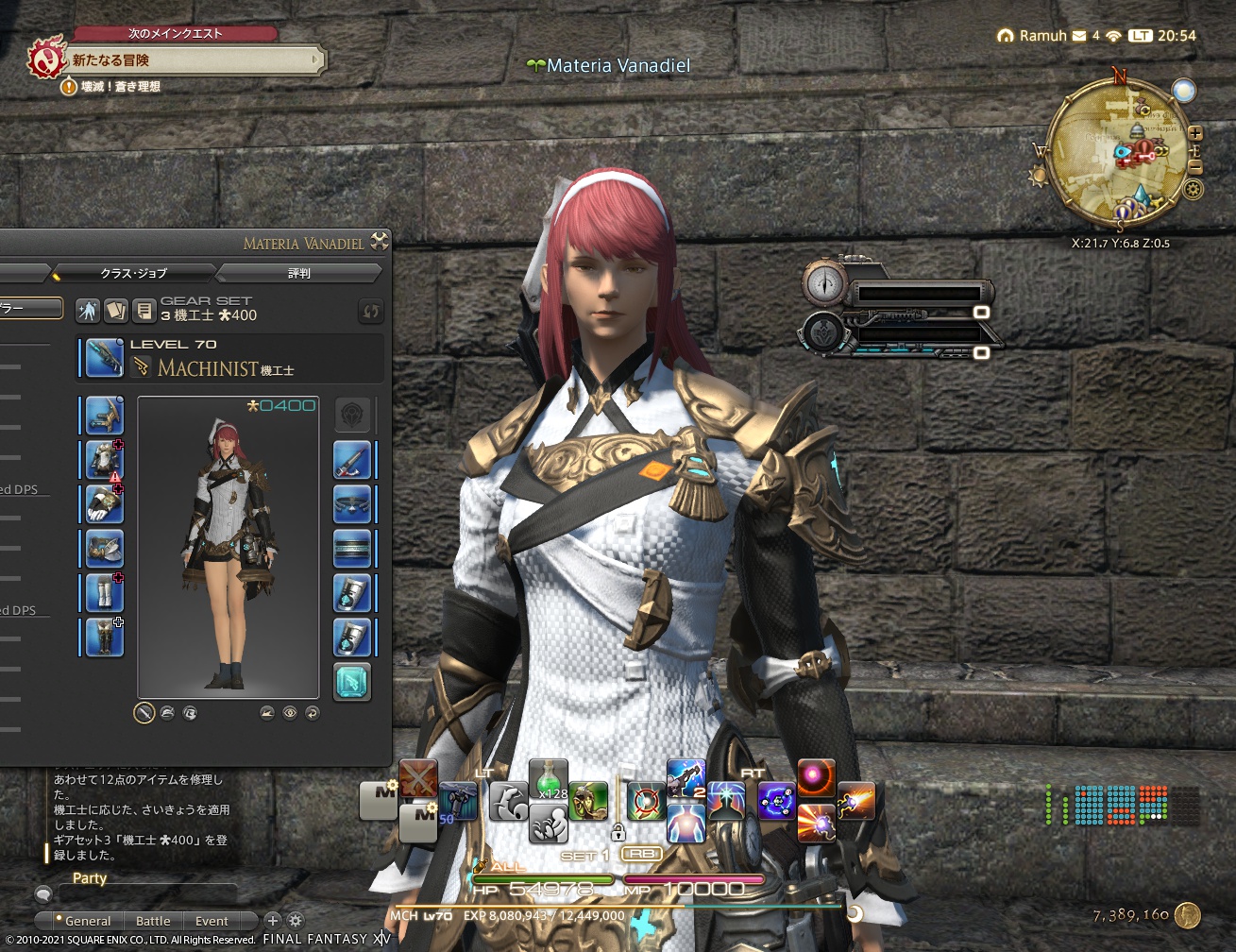
Task: Toggle drawn weapon in character preview
Action: click(144, 713)
